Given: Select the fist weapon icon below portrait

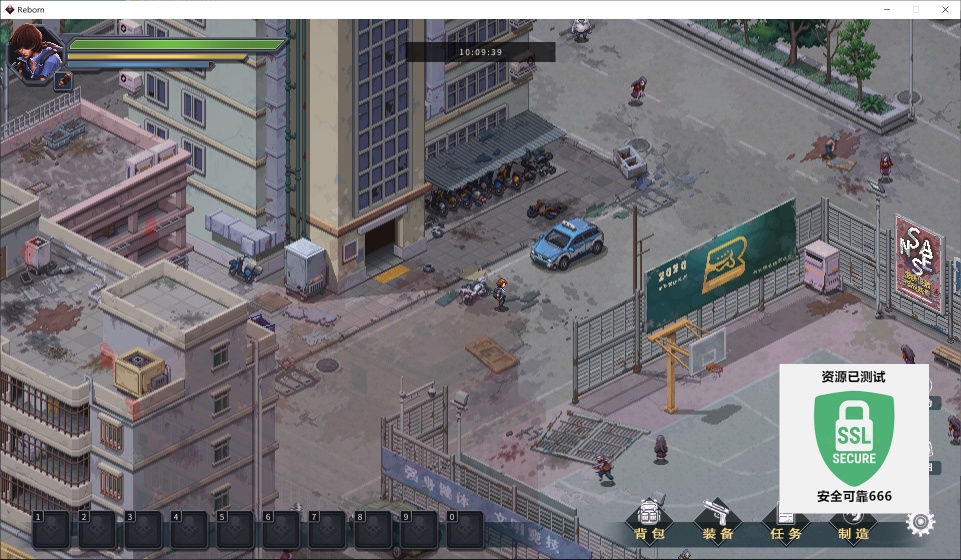Looking at the screenshot, I should (x=63, y=80).
